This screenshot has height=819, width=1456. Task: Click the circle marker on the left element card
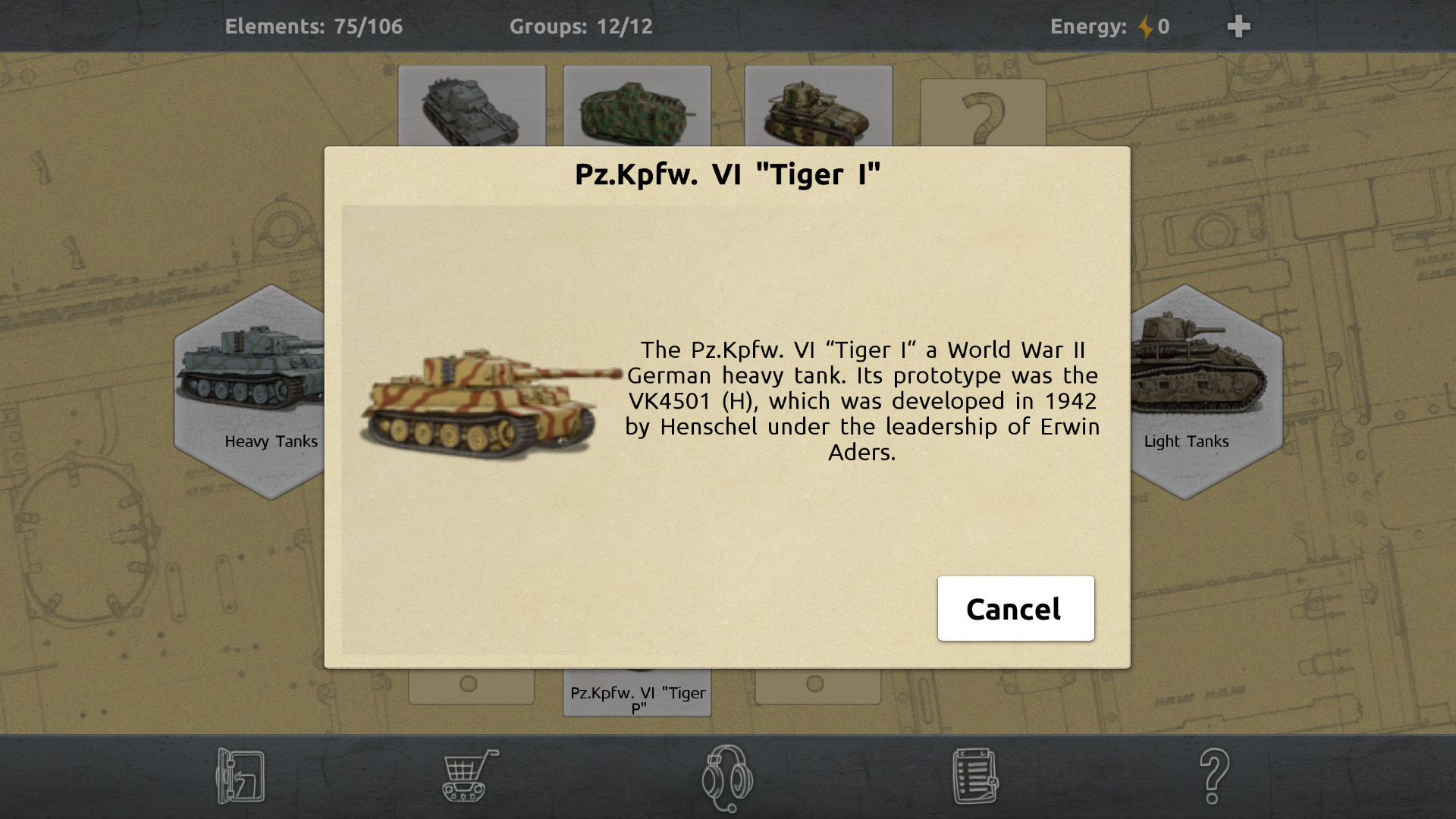point(470,683)
